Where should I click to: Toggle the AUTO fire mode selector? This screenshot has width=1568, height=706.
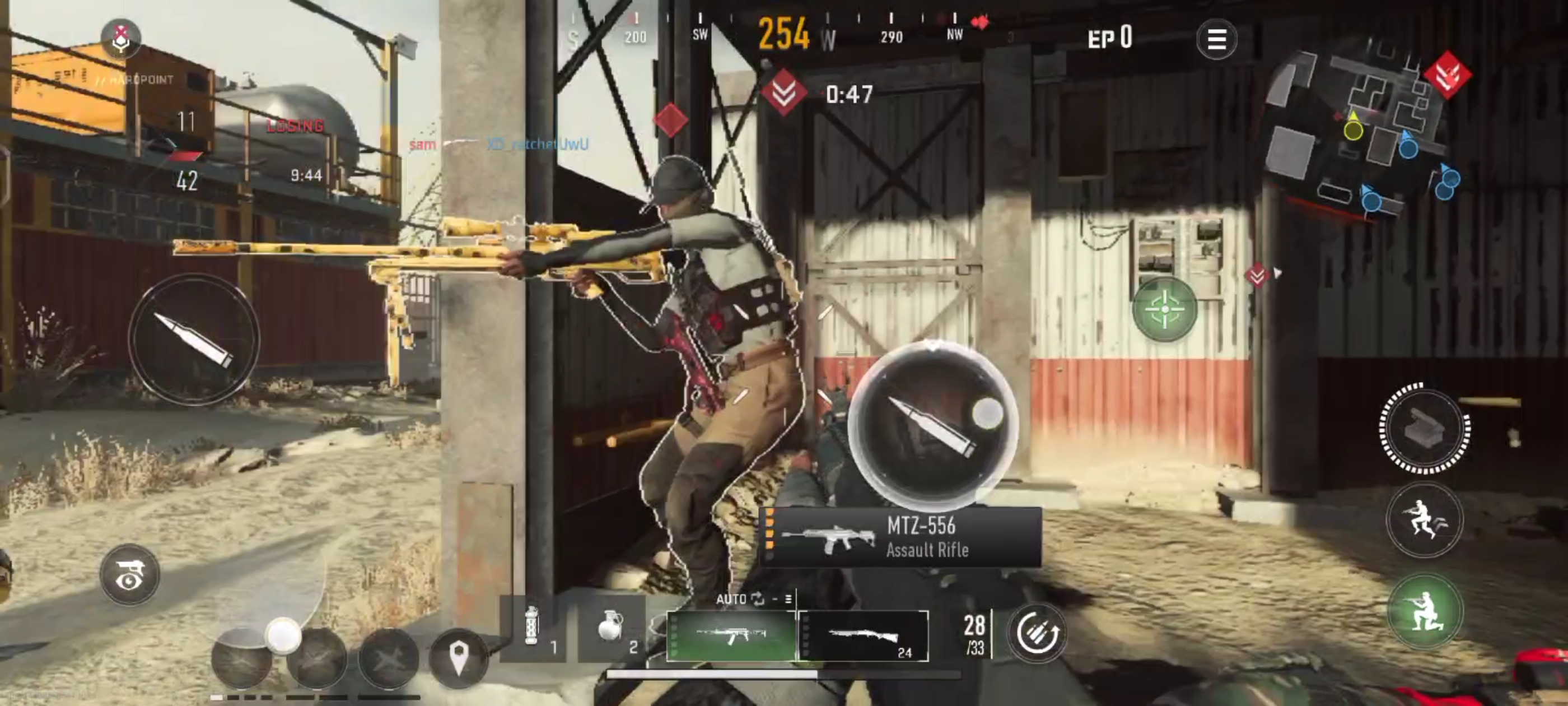740,600
